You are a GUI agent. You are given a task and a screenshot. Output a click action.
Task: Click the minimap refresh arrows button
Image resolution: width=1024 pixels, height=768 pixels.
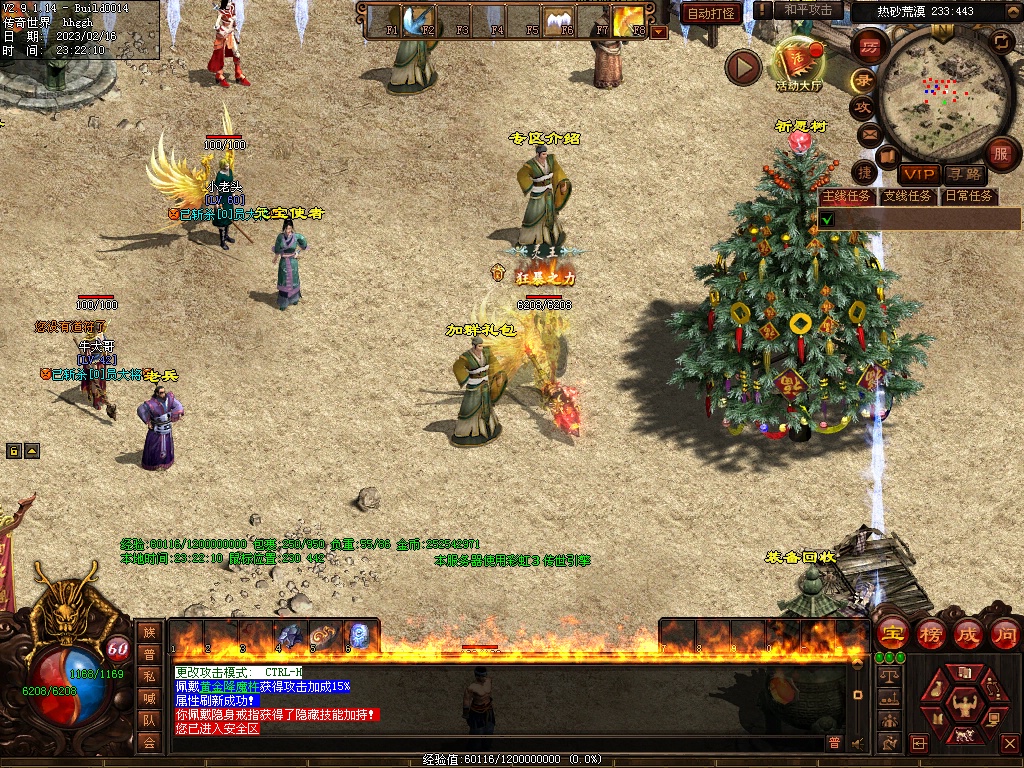pos(1001,41)
